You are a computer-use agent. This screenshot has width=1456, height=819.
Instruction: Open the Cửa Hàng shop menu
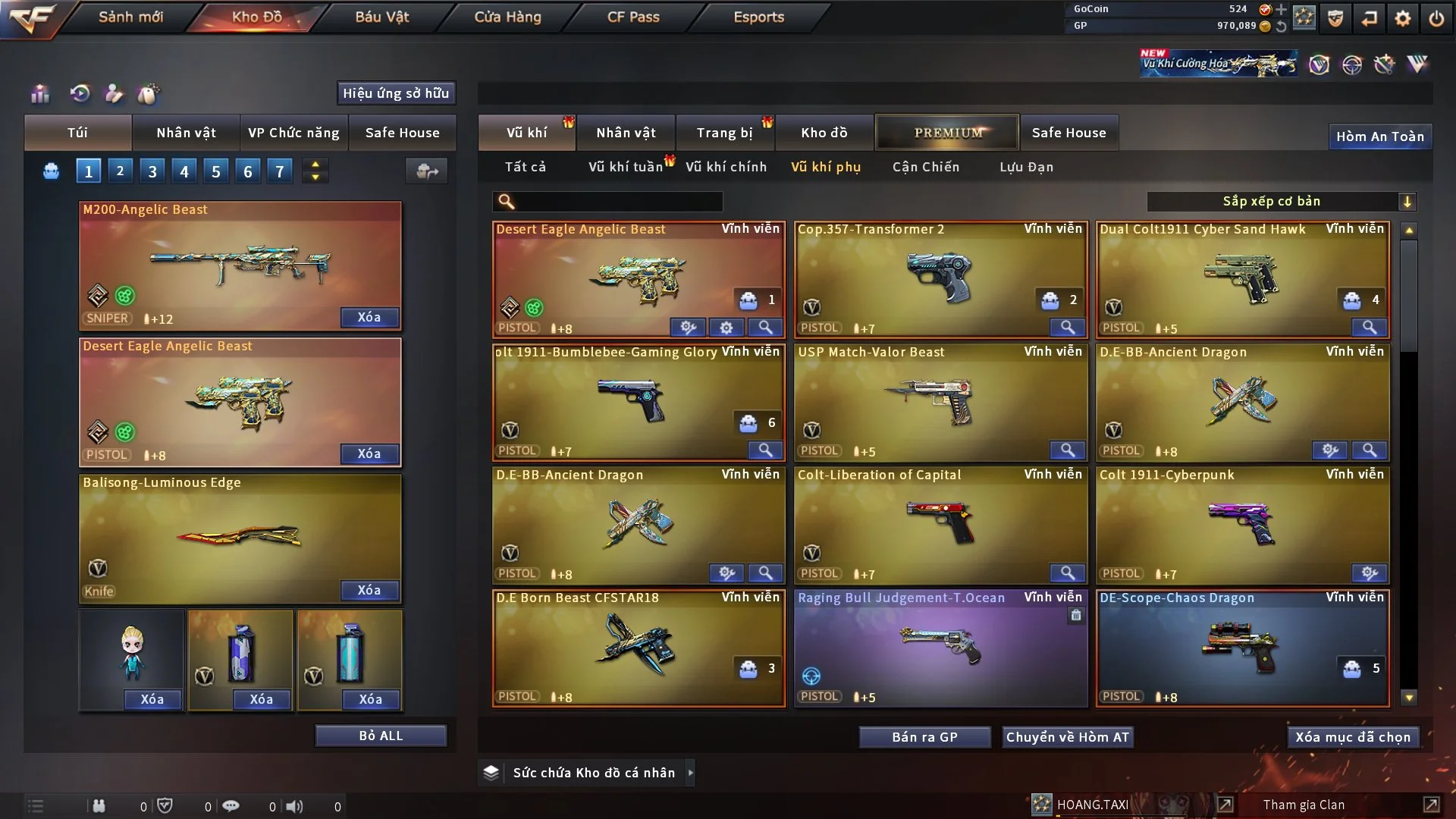[507, 17]
